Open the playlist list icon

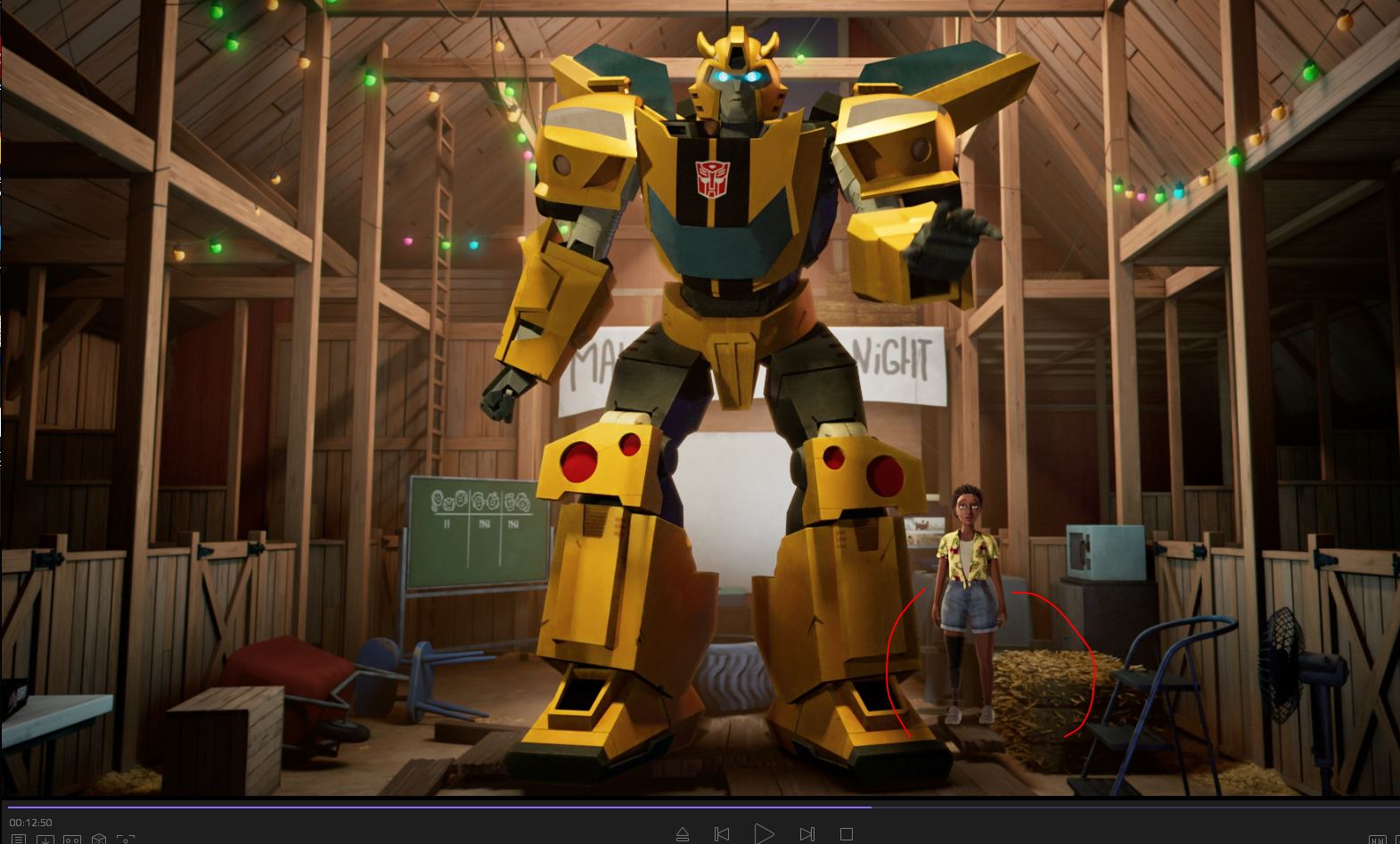pyautogui.click(x=19, y=840)
